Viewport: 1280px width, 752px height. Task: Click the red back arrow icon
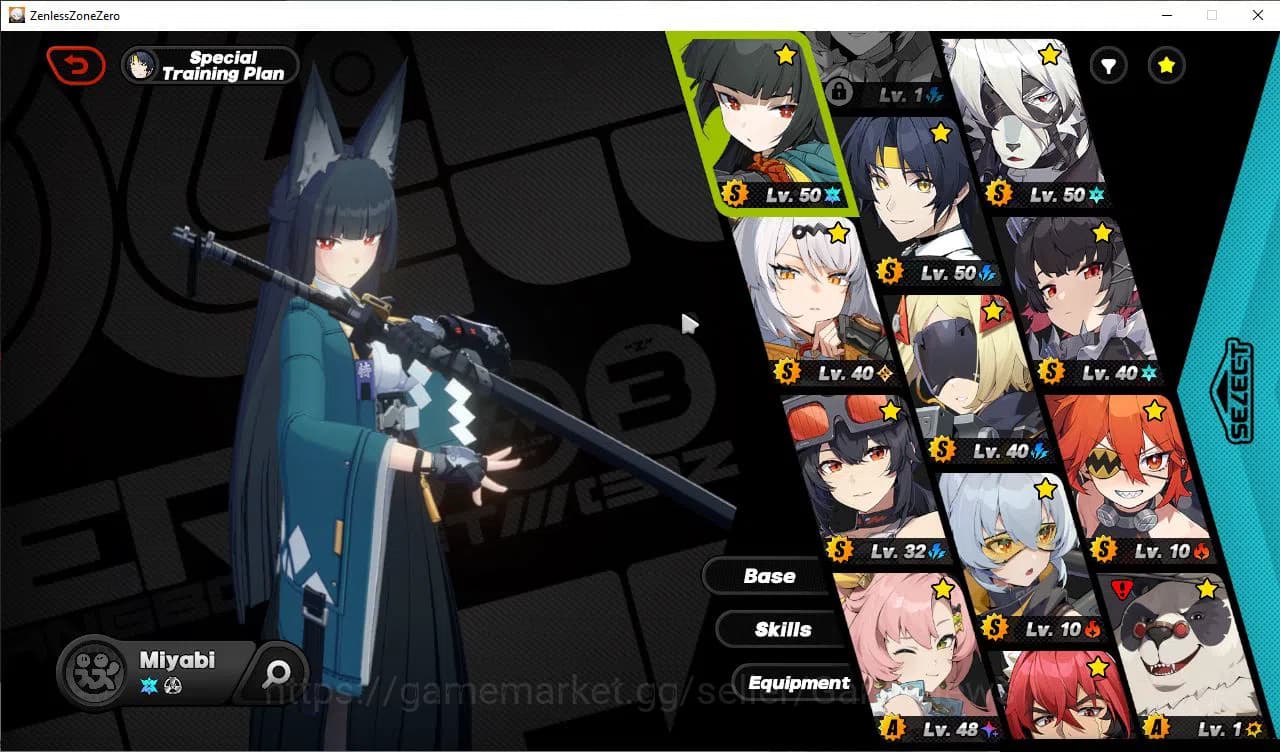76,64
